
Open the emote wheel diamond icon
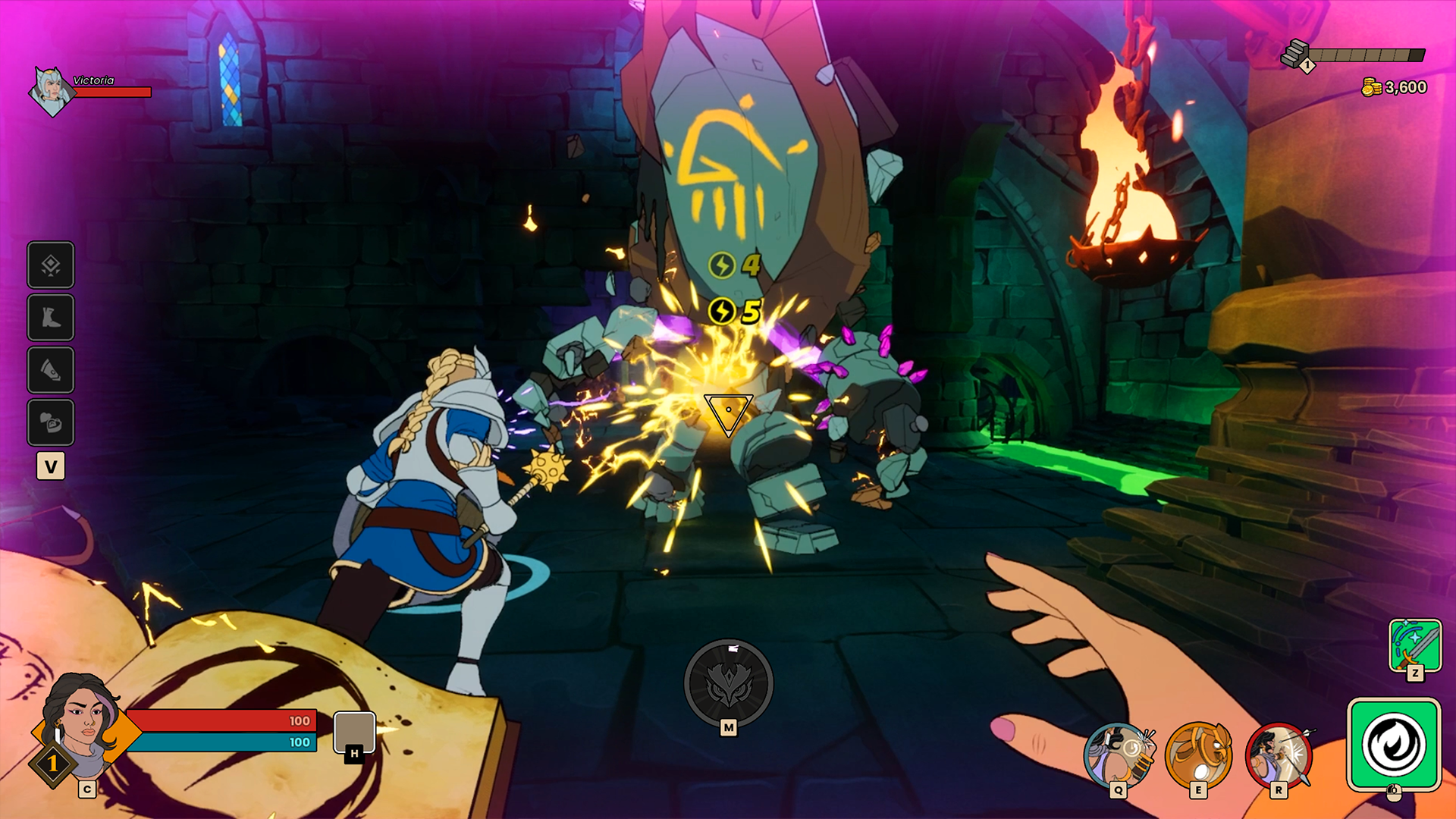pyautogui.click(x=50, y=265)
